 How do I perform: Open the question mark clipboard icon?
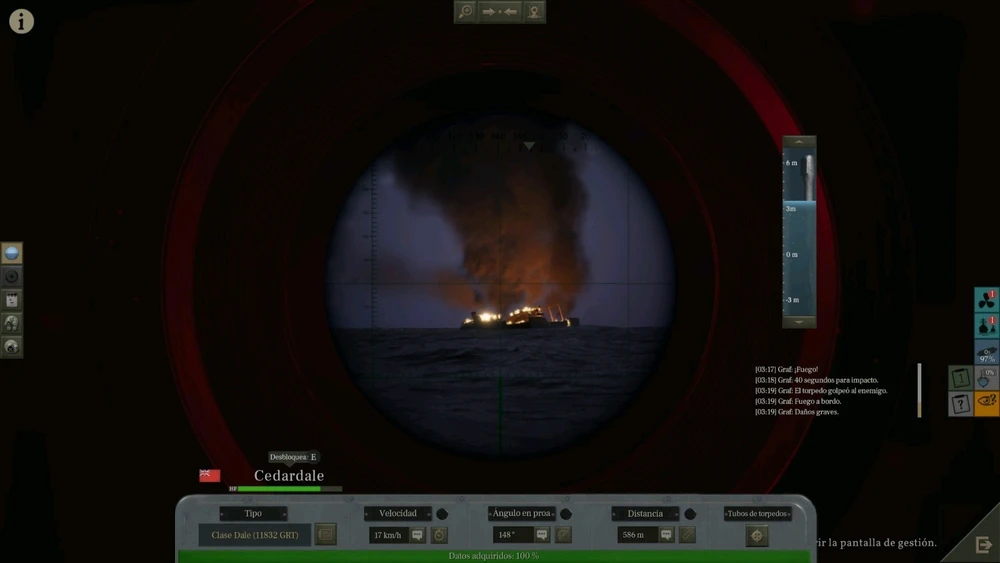959,404
